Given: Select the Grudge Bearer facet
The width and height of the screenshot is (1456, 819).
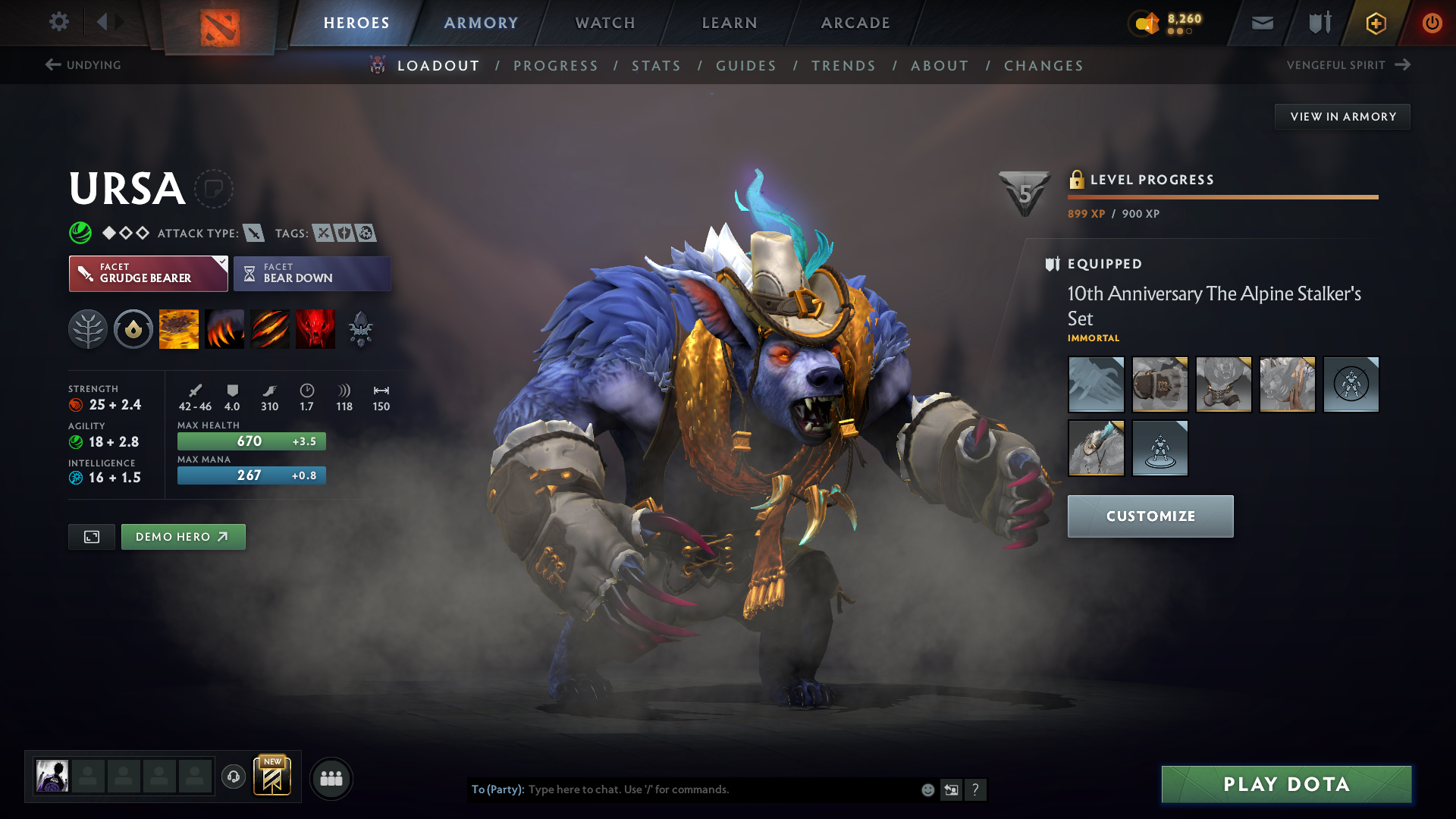Looking at the screenshot, I should click(x=148, y=273).
